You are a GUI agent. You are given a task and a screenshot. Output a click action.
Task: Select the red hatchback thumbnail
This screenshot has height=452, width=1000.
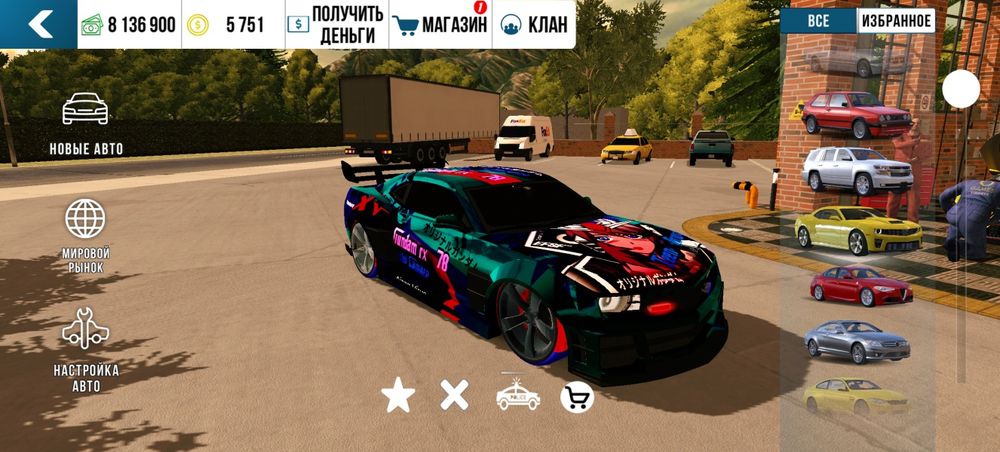coord(855,112)
